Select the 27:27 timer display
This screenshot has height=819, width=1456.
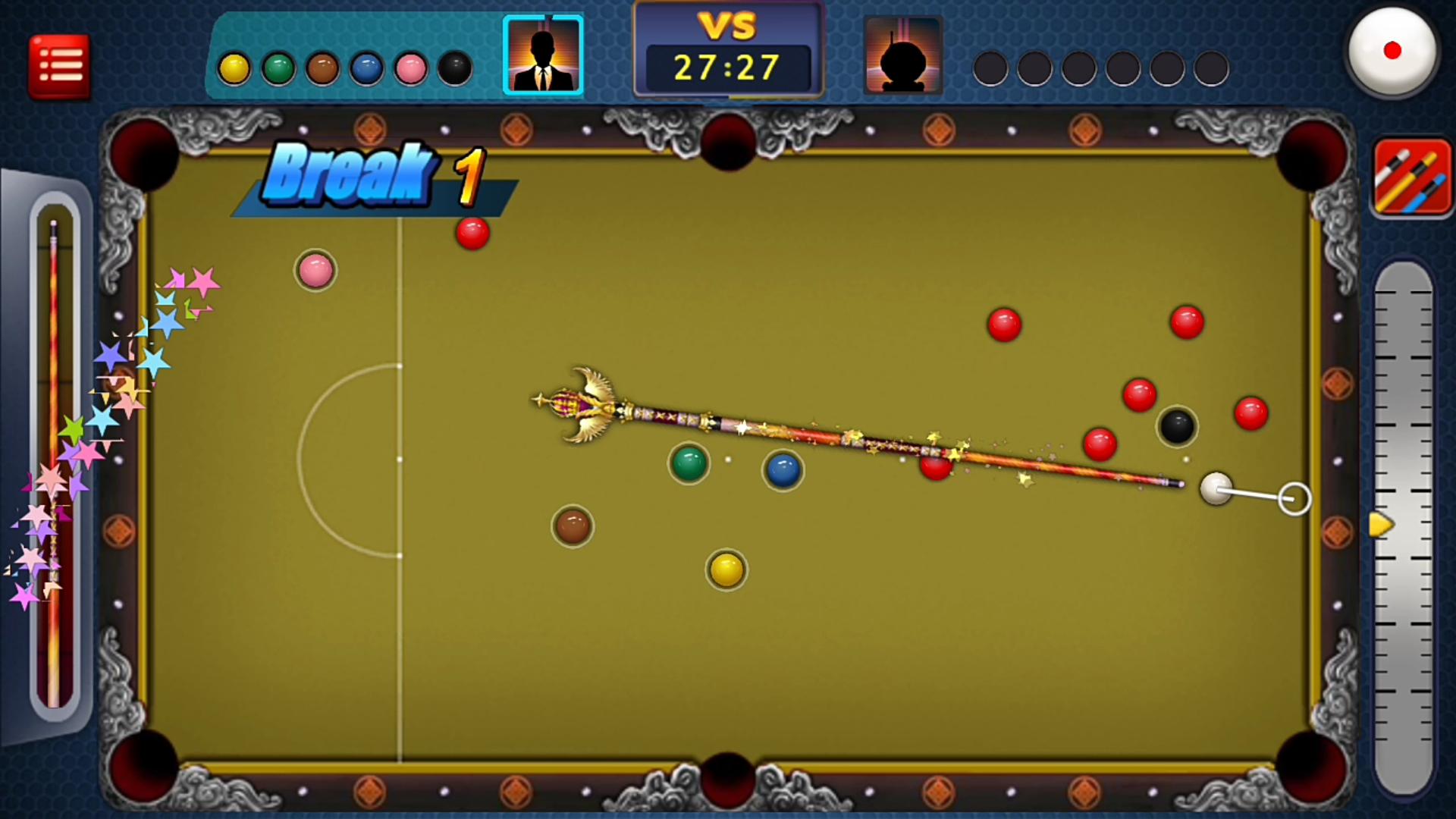coord(726,67)
